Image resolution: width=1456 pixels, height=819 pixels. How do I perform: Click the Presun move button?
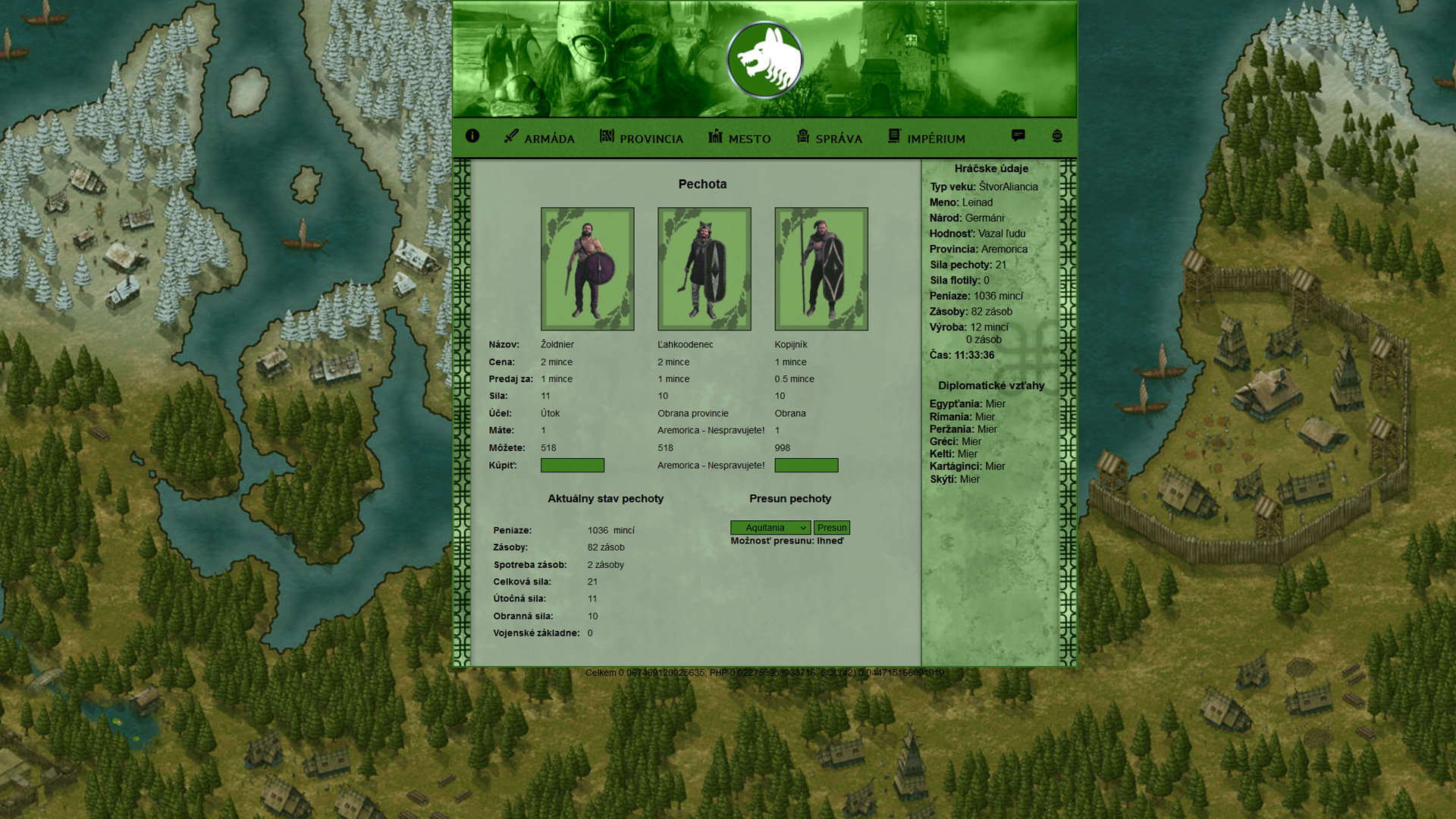(x=832, y=528)
